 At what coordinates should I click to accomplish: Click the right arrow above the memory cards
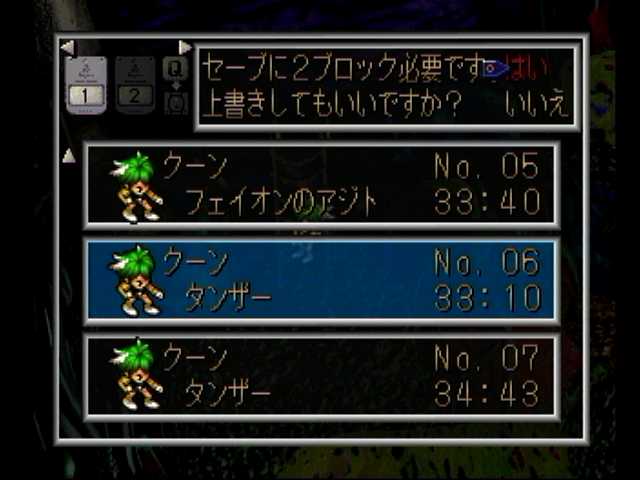coord(185,47)
